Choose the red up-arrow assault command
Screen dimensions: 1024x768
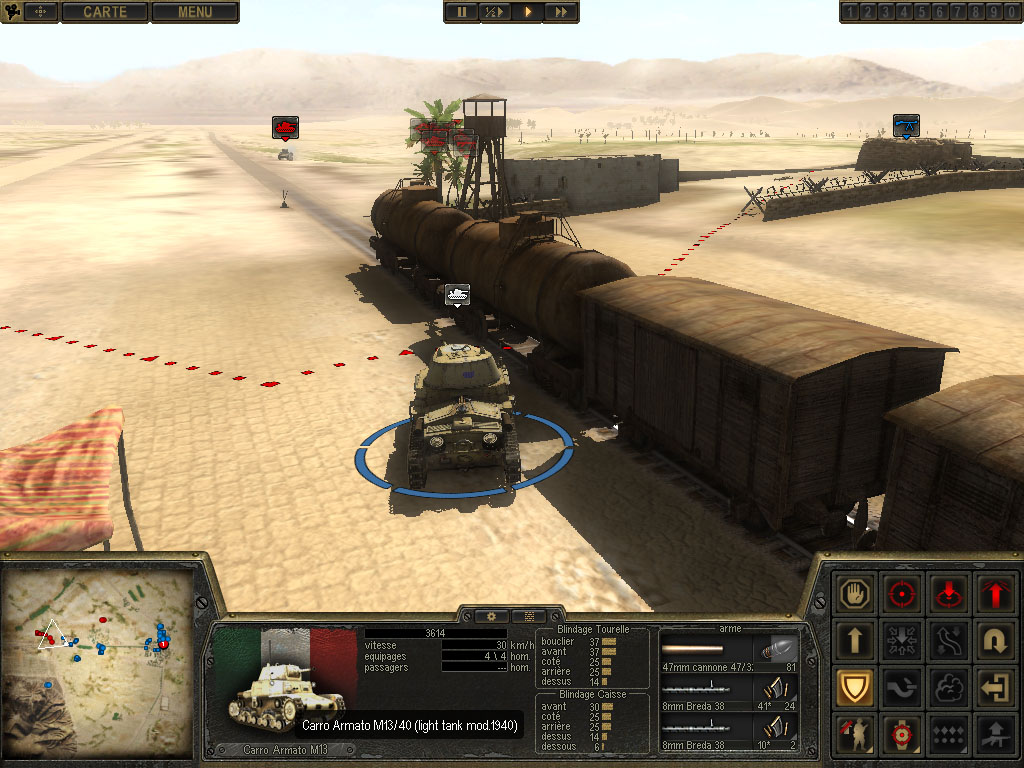click(994, 593)
